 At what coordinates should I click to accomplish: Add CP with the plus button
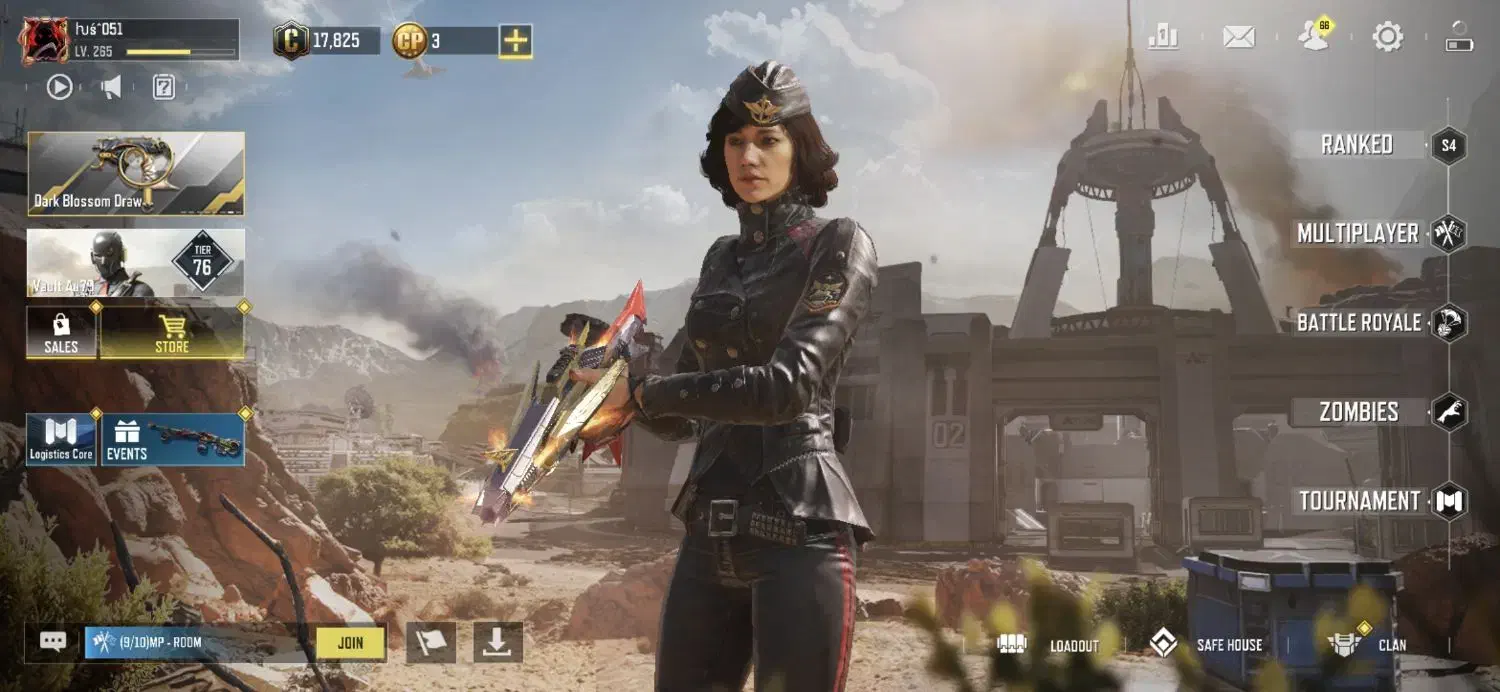tap(515, 41)
